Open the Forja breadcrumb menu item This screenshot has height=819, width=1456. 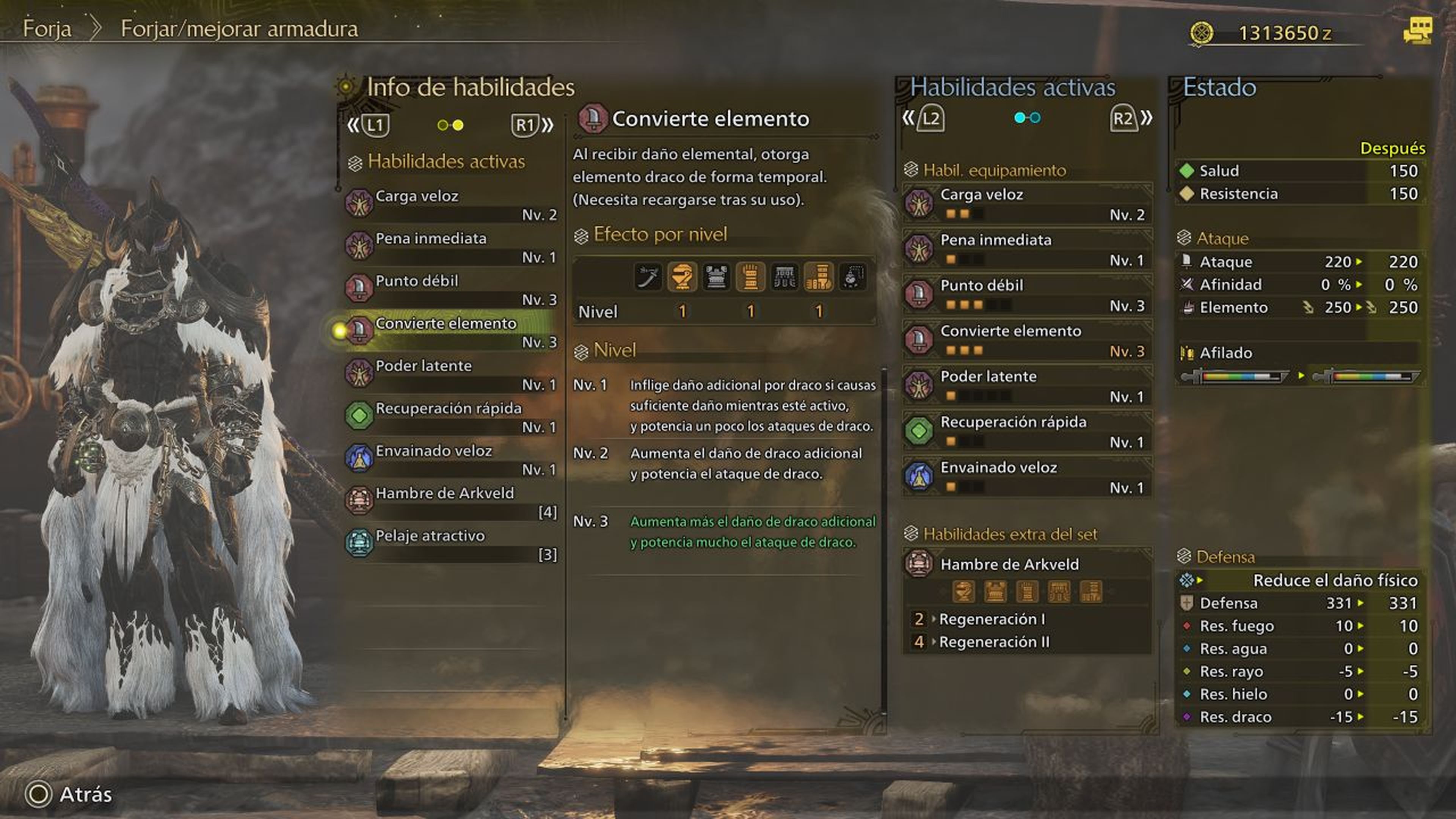click(47, 30)
